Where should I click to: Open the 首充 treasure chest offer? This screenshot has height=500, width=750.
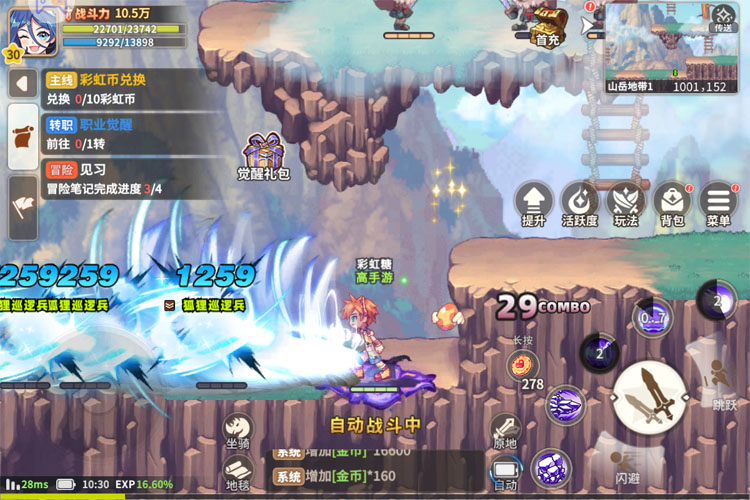coord(547,27)
